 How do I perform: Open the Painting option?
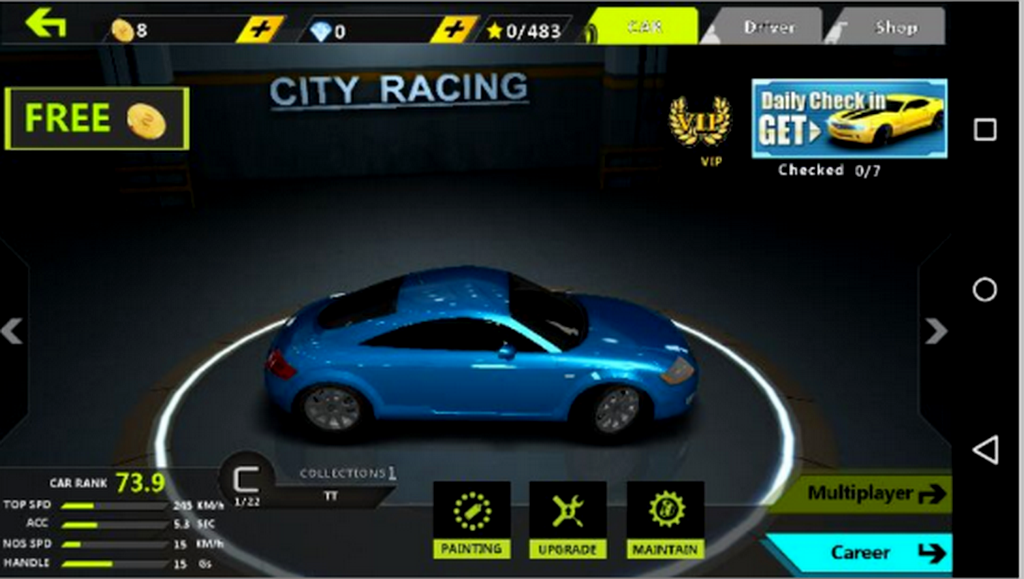click(471, 519)
